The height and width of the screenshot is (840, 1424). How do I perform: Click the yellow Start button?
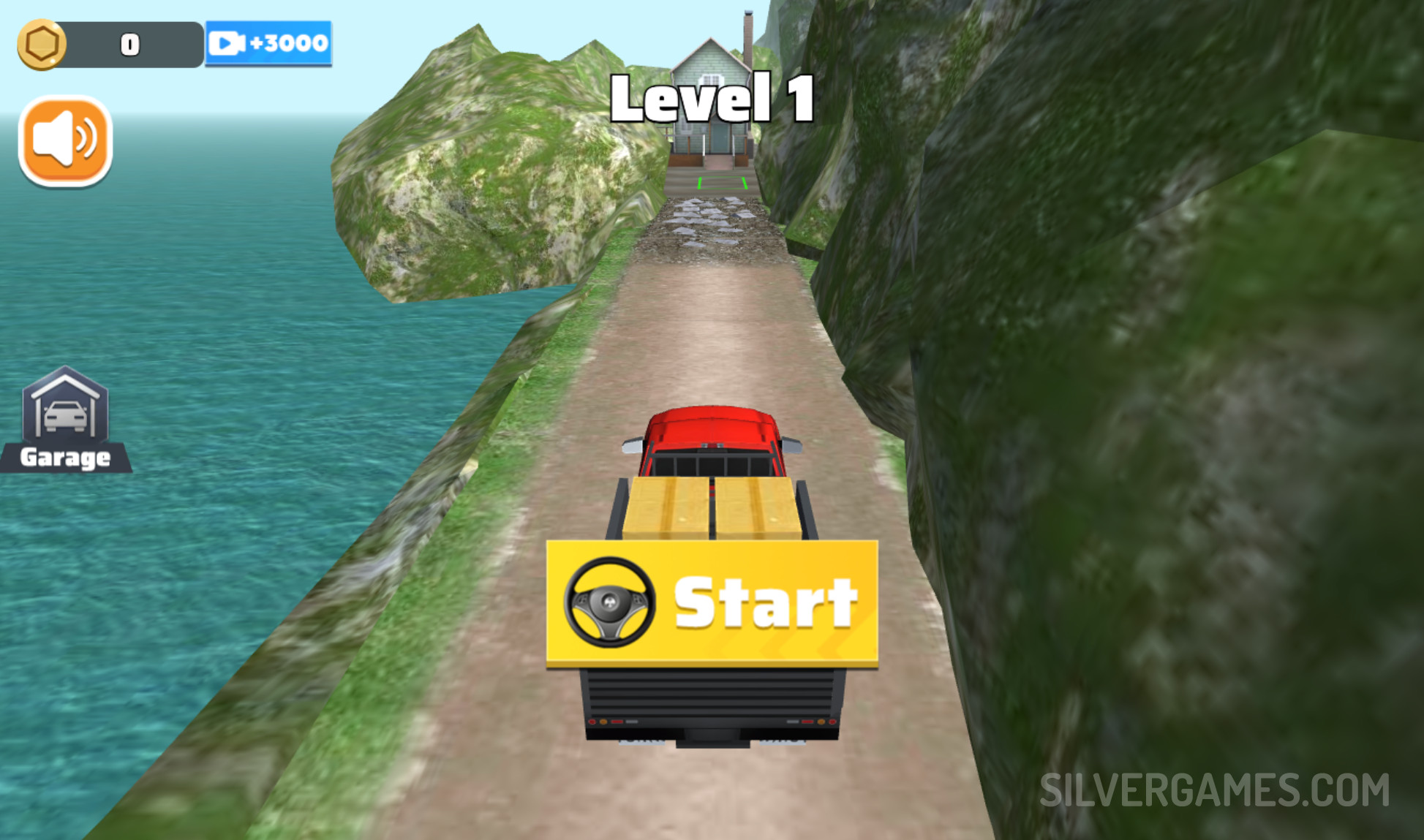point(712,603)
